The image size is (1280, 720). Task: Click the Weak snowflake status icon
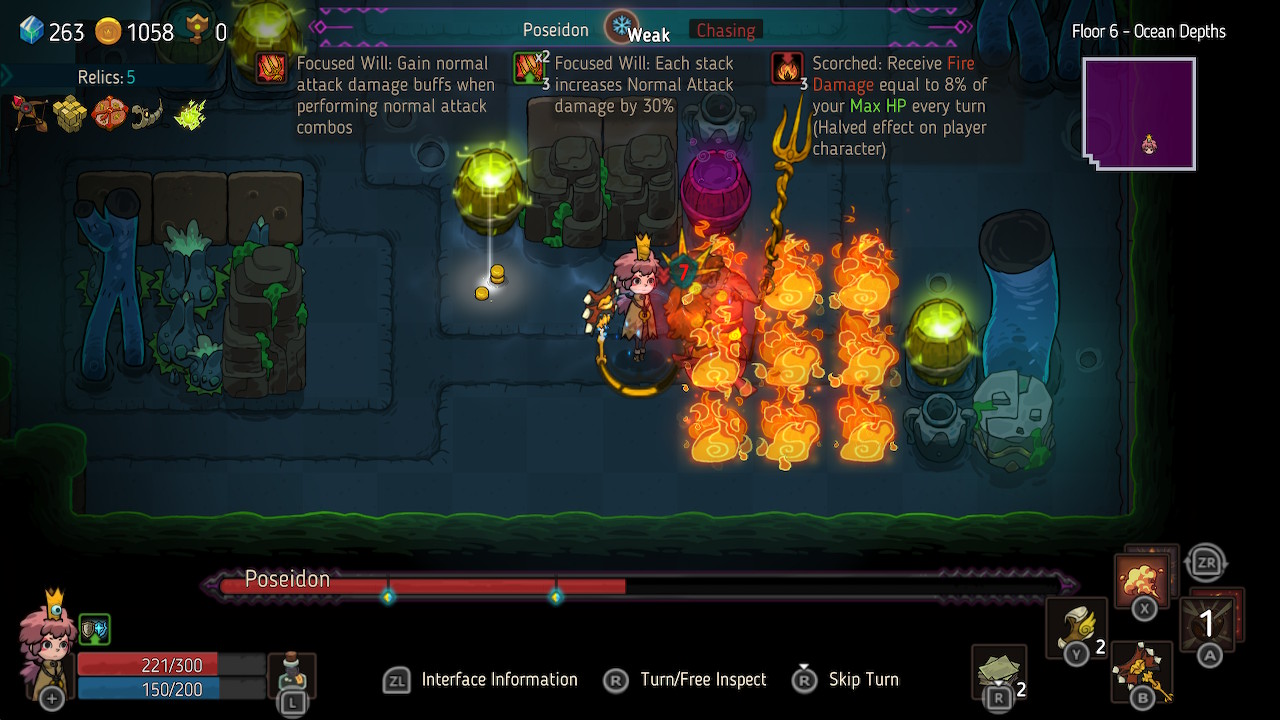(621, 27)
